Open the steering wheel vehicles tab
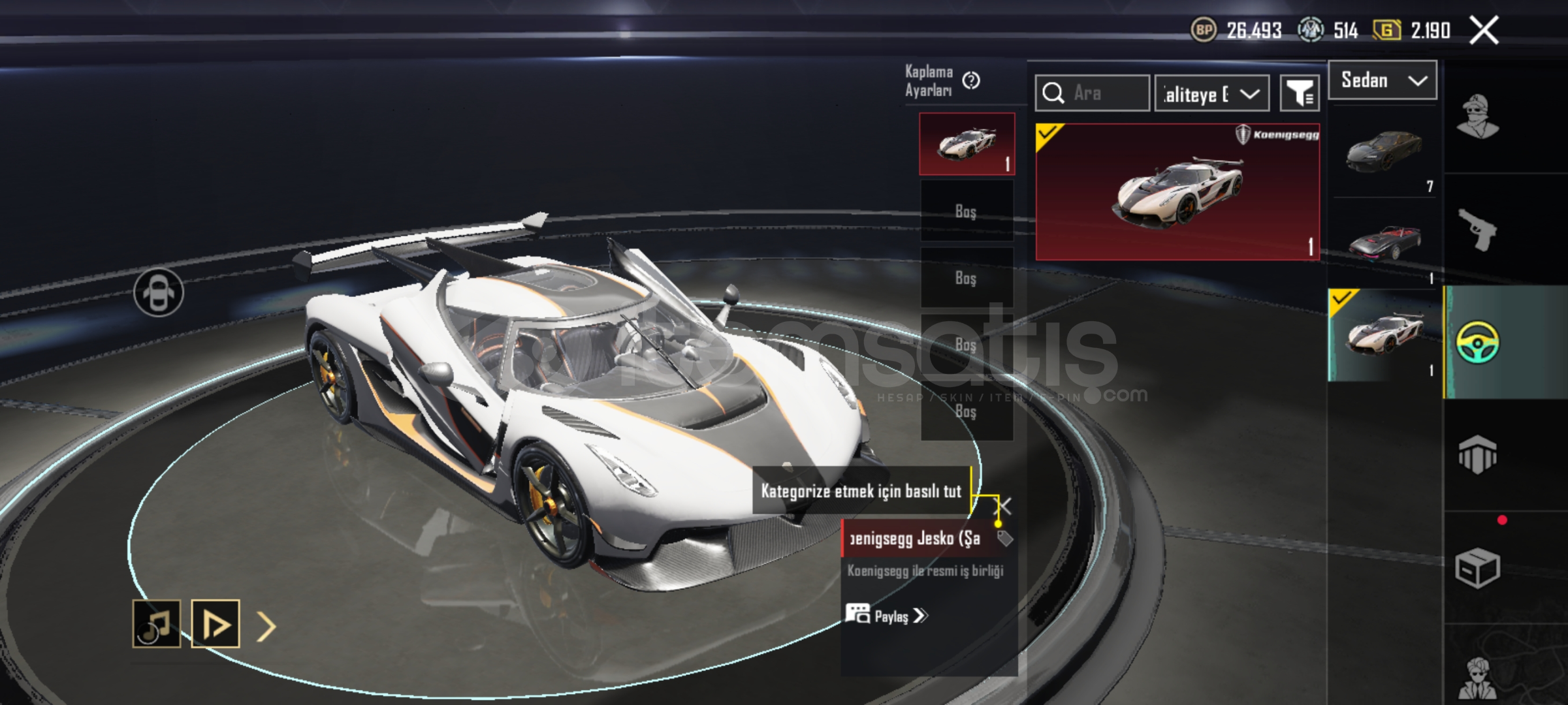This screenshot has height=705, width=1568. click(1477, 341)
